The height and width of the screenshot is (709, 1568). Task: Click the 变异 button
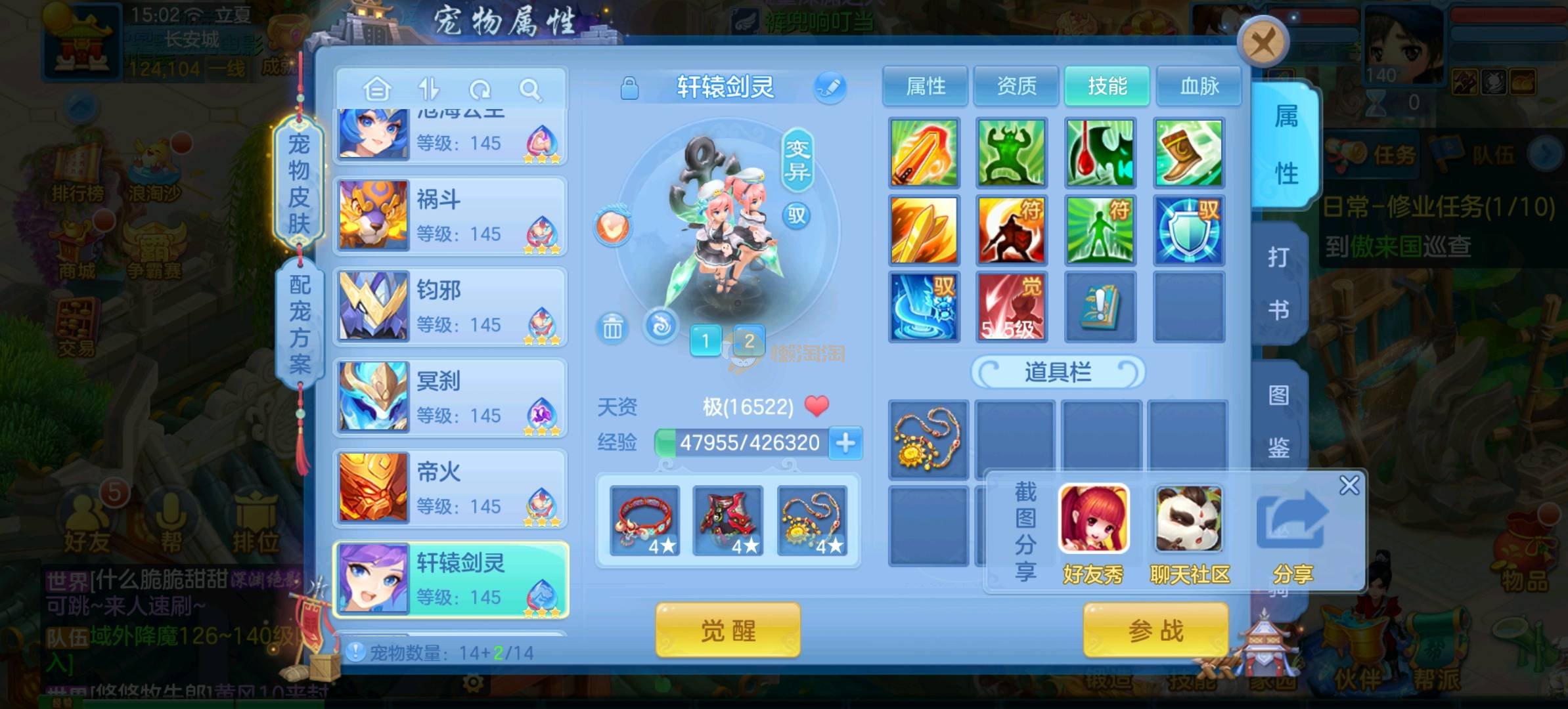(797, 160)
